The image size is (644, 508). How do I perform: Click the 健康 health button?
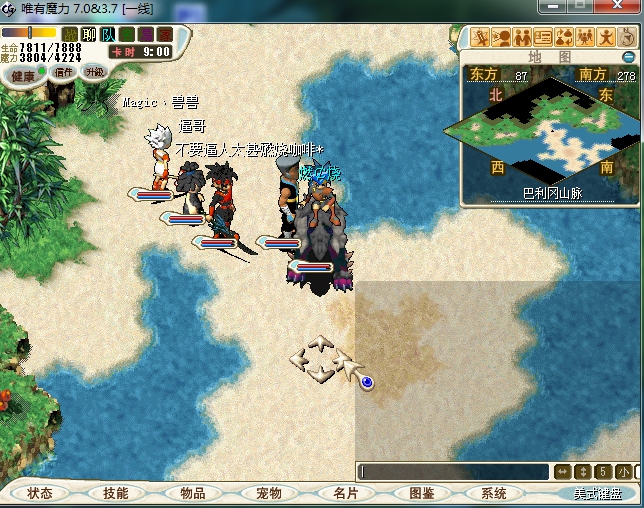point(22,76)
